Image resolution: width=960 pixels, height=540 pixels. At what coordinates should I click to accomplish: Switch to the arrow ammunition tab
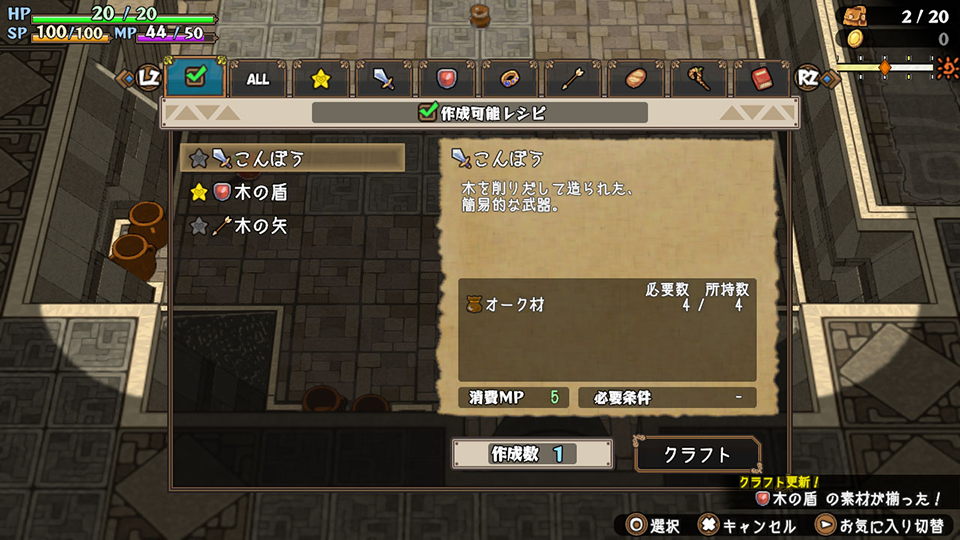[x=573, y=79]
